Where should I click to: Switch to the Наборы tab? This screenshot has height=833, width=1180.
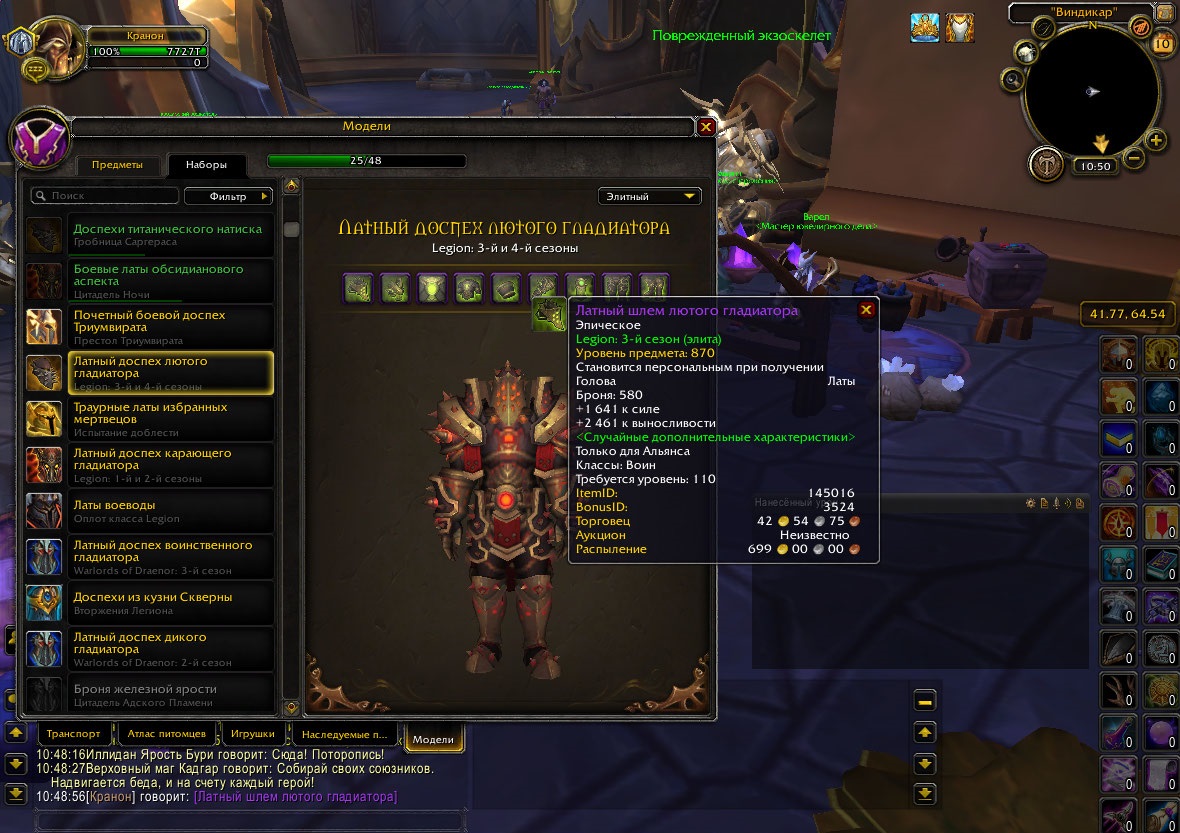click(207, 165)
